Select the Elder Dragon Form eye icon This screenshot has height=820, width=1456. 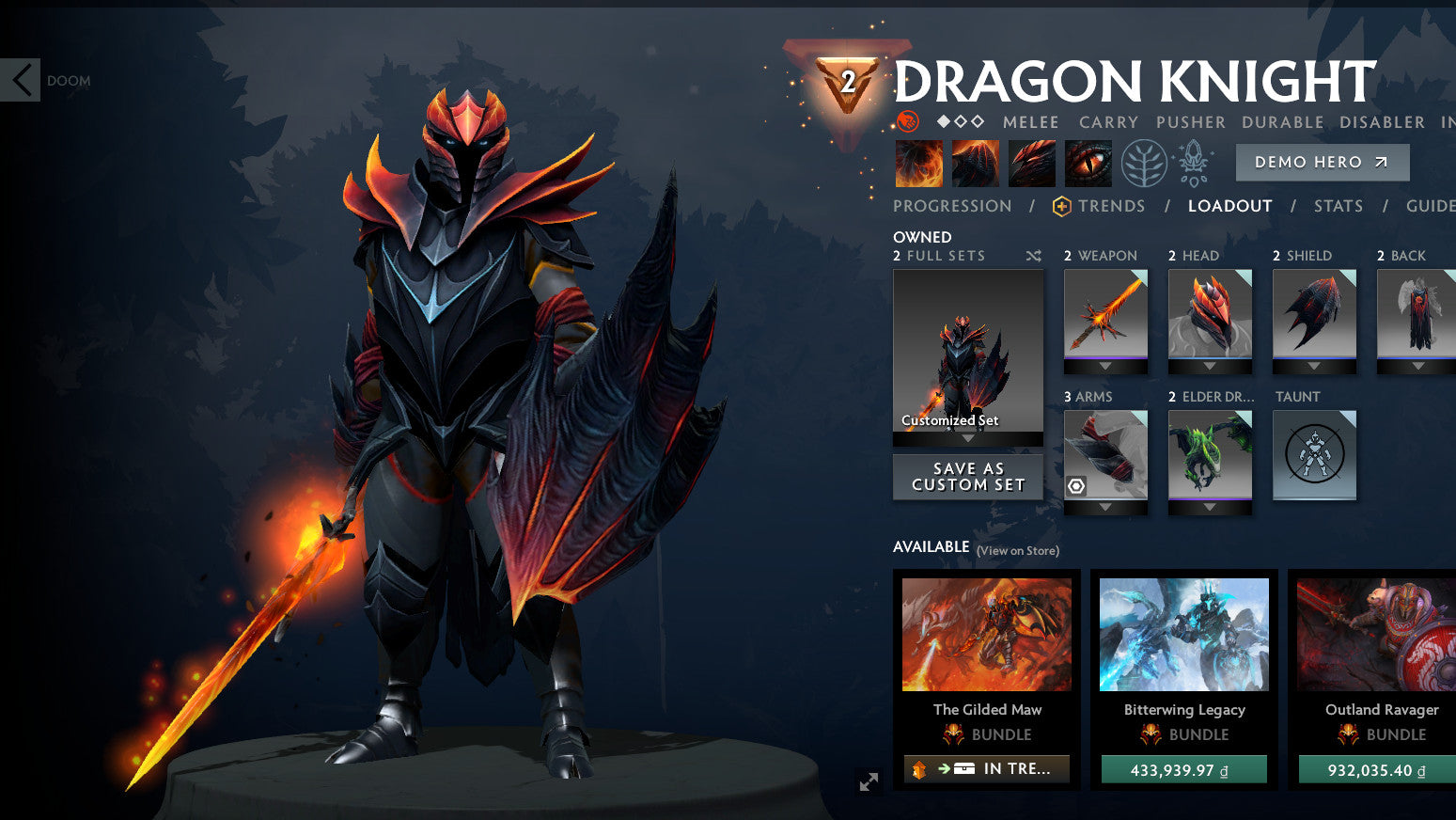coord(1088,162)
